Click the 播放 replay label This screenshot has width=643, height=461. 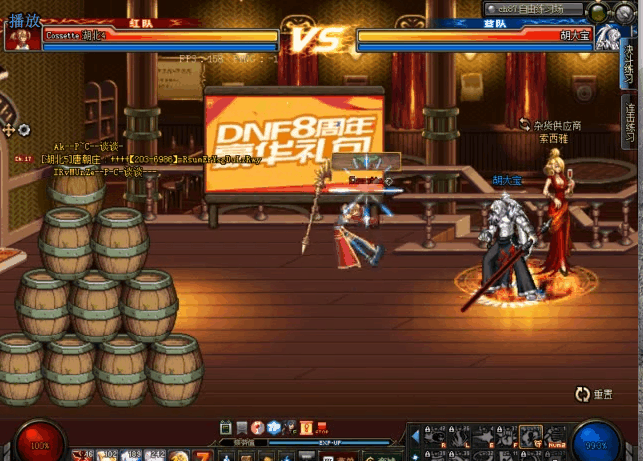[x=24, y=19]
